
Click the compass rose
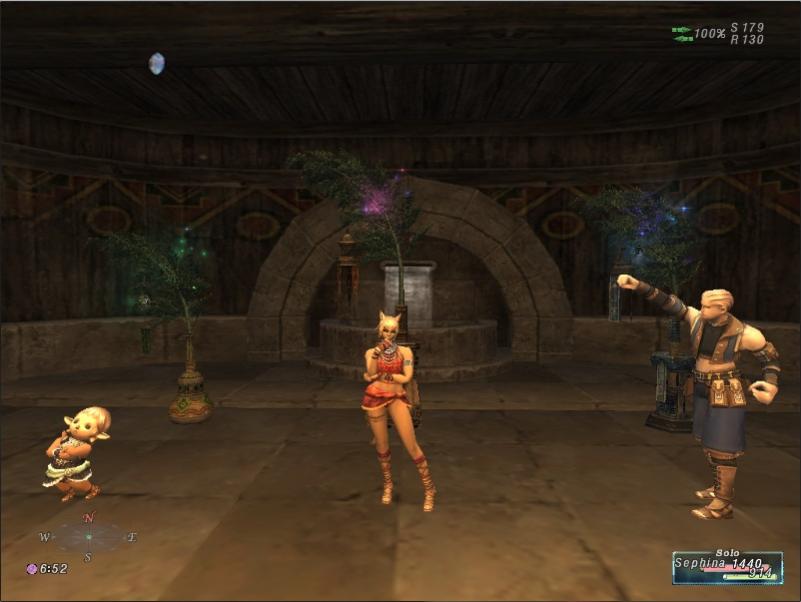(x=88, y=537)
